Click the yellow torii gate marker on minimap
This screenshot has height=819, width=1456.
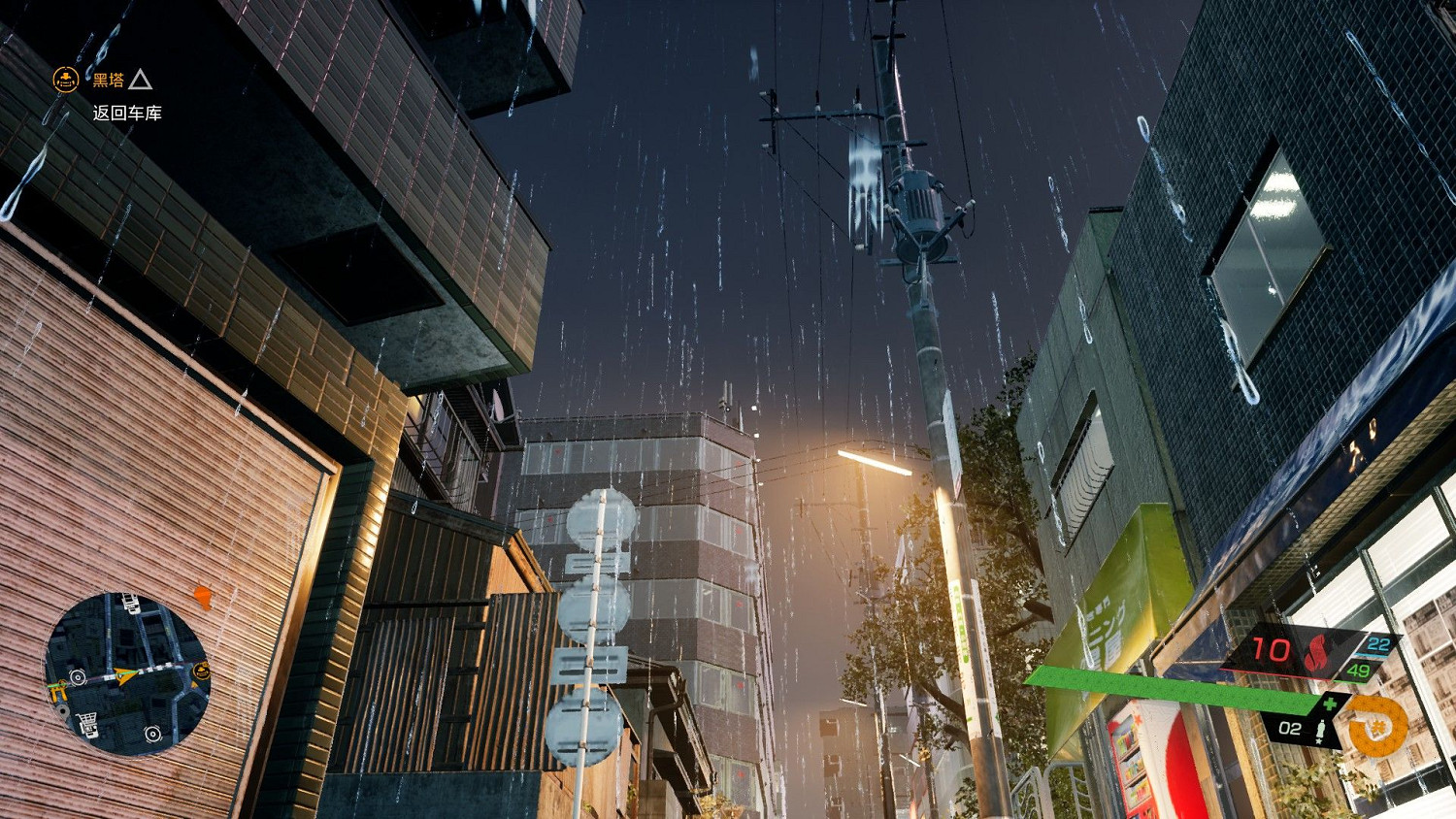[x=57, y=691]
